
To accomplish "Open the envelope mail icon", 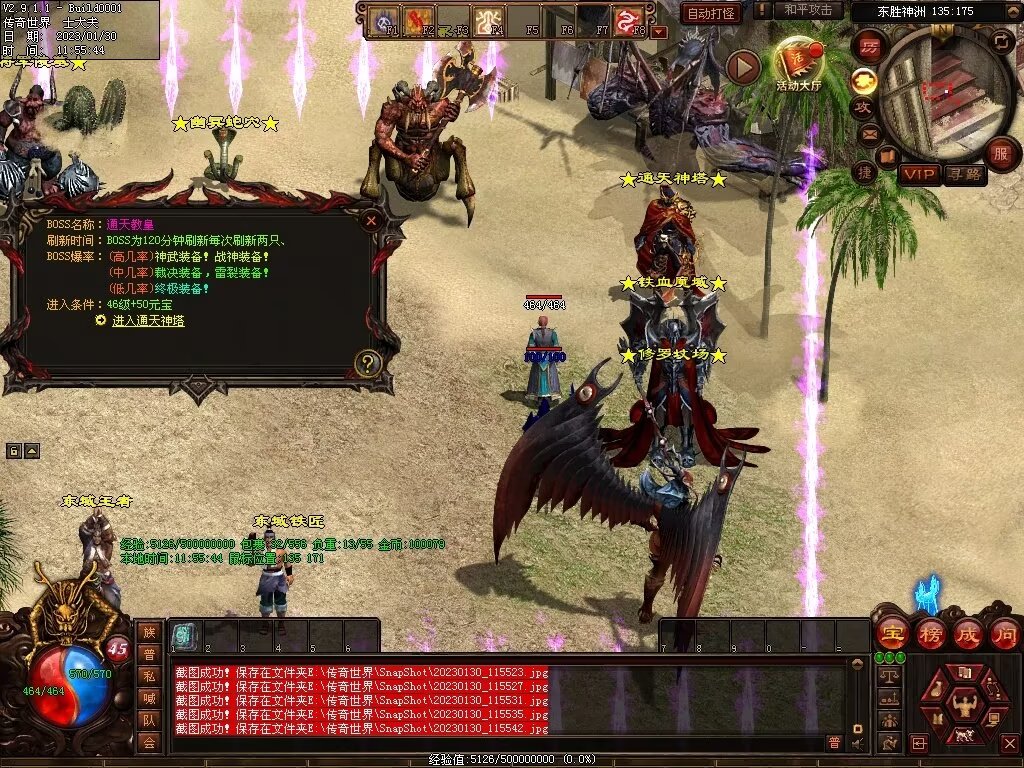I will point(868,133).
